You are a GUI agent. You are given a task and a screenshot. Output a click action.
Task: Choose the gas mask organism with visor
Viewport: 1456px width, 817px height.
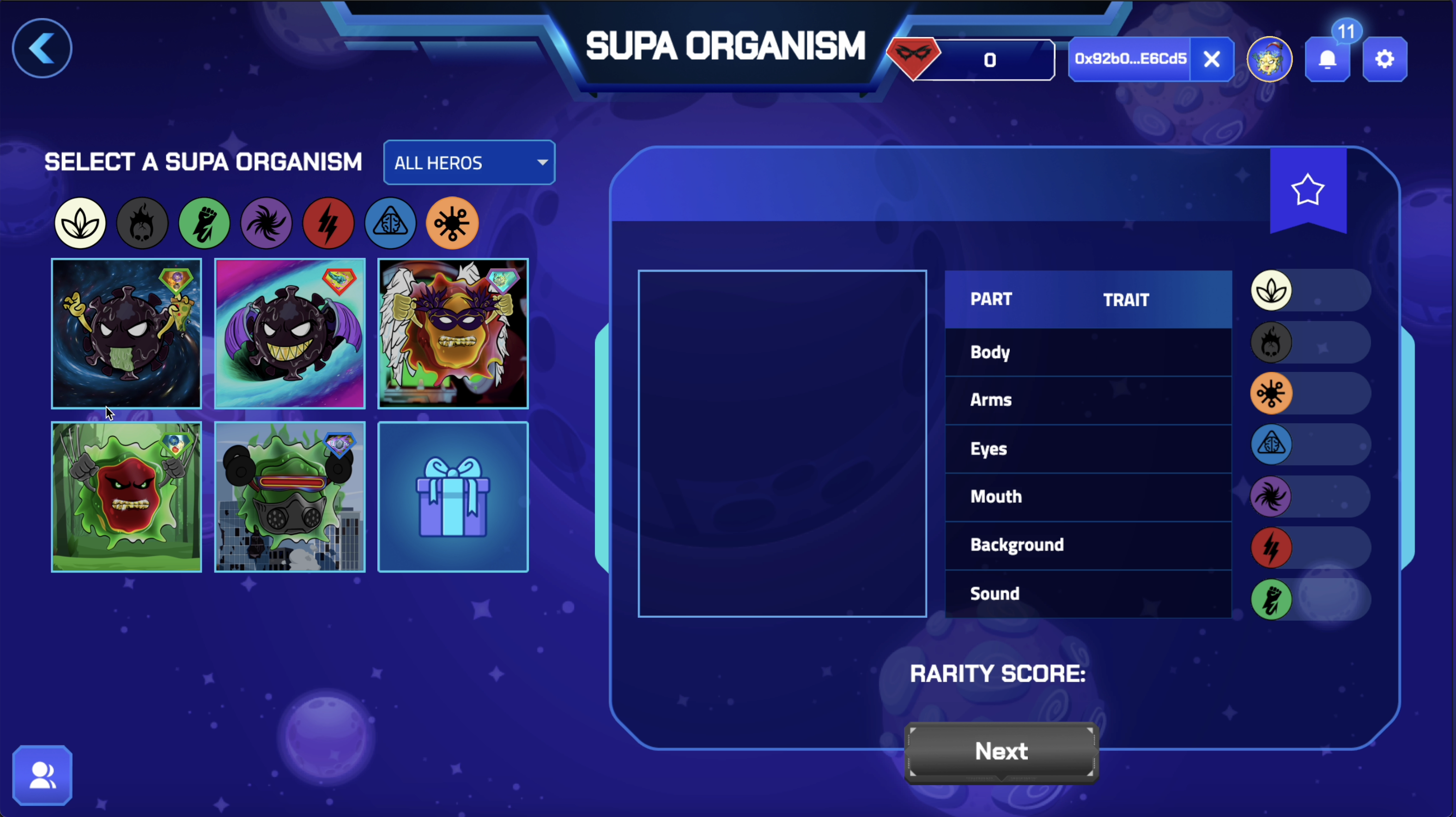pyautogui.click(x=289, y=497)
